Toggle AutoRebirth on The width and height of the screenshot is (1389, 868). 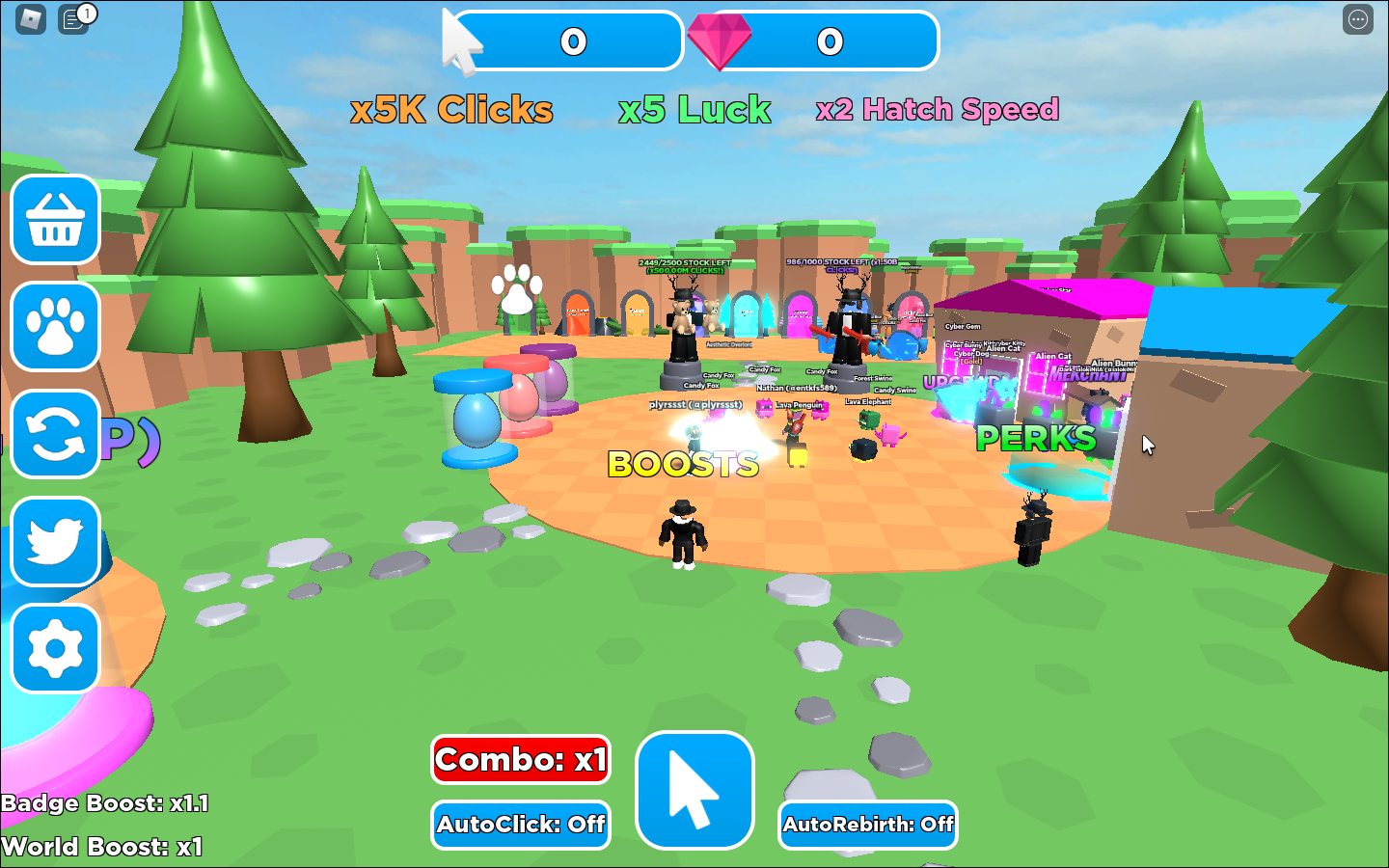click(867, 825)
